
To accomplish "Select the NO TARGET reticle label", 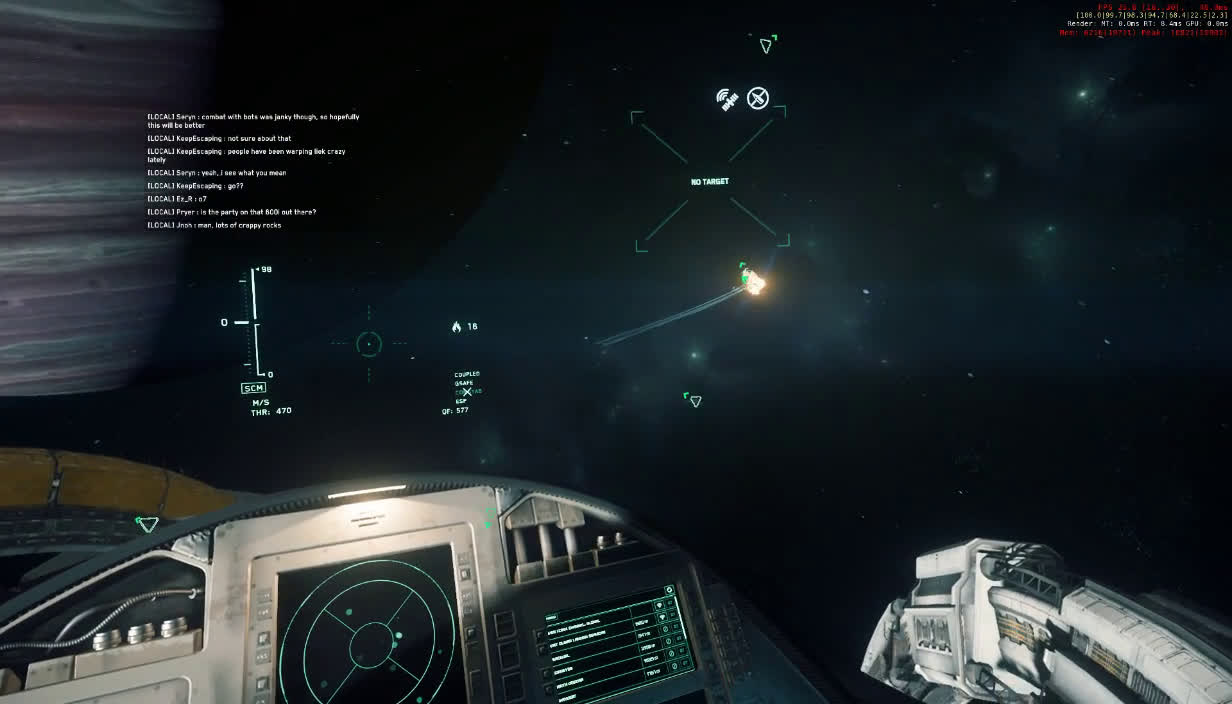I will tap(710, 182).
